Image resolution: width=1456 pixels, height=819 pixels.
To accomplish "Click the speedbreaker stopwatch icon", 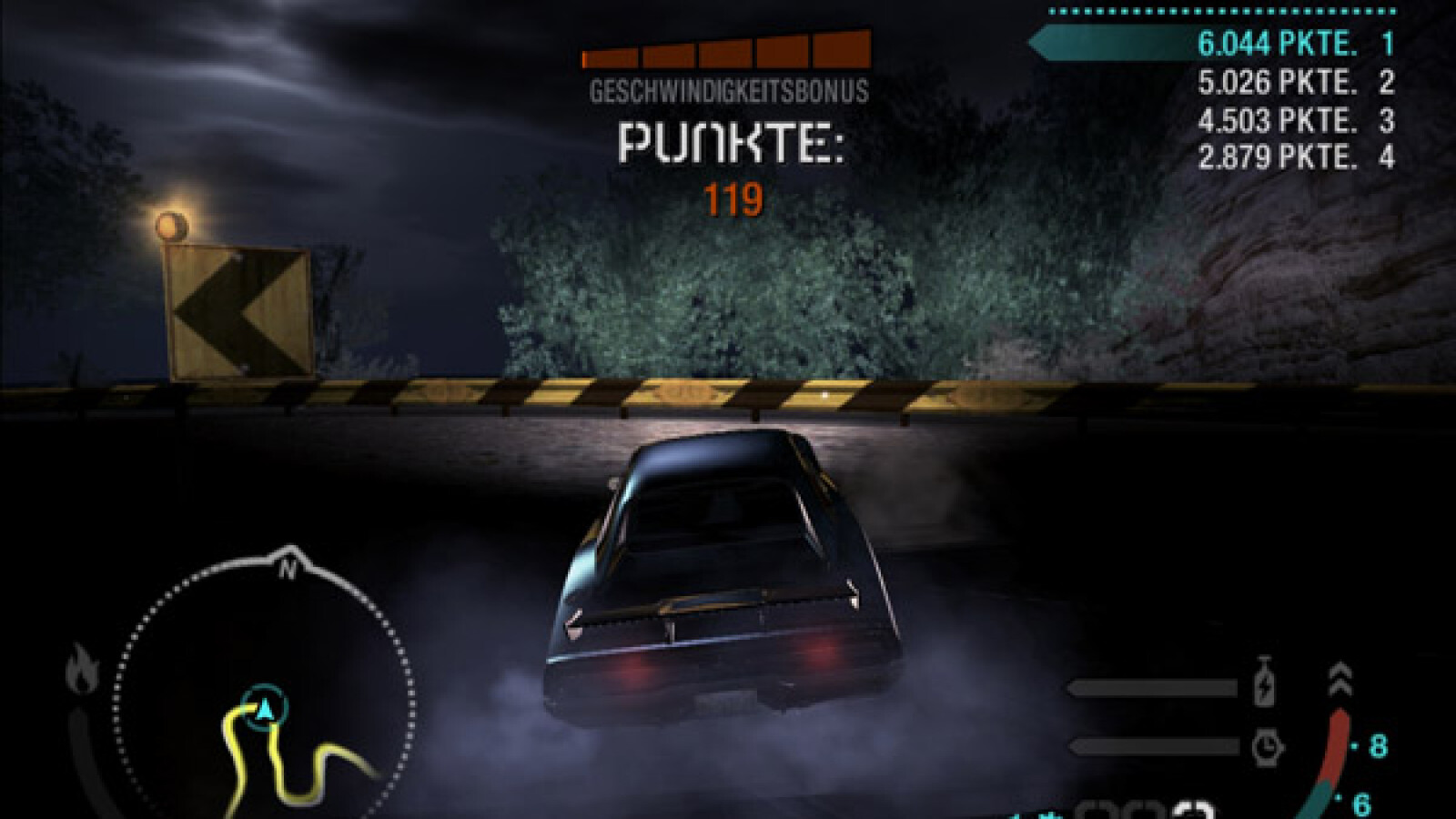I will point(1266,748).
